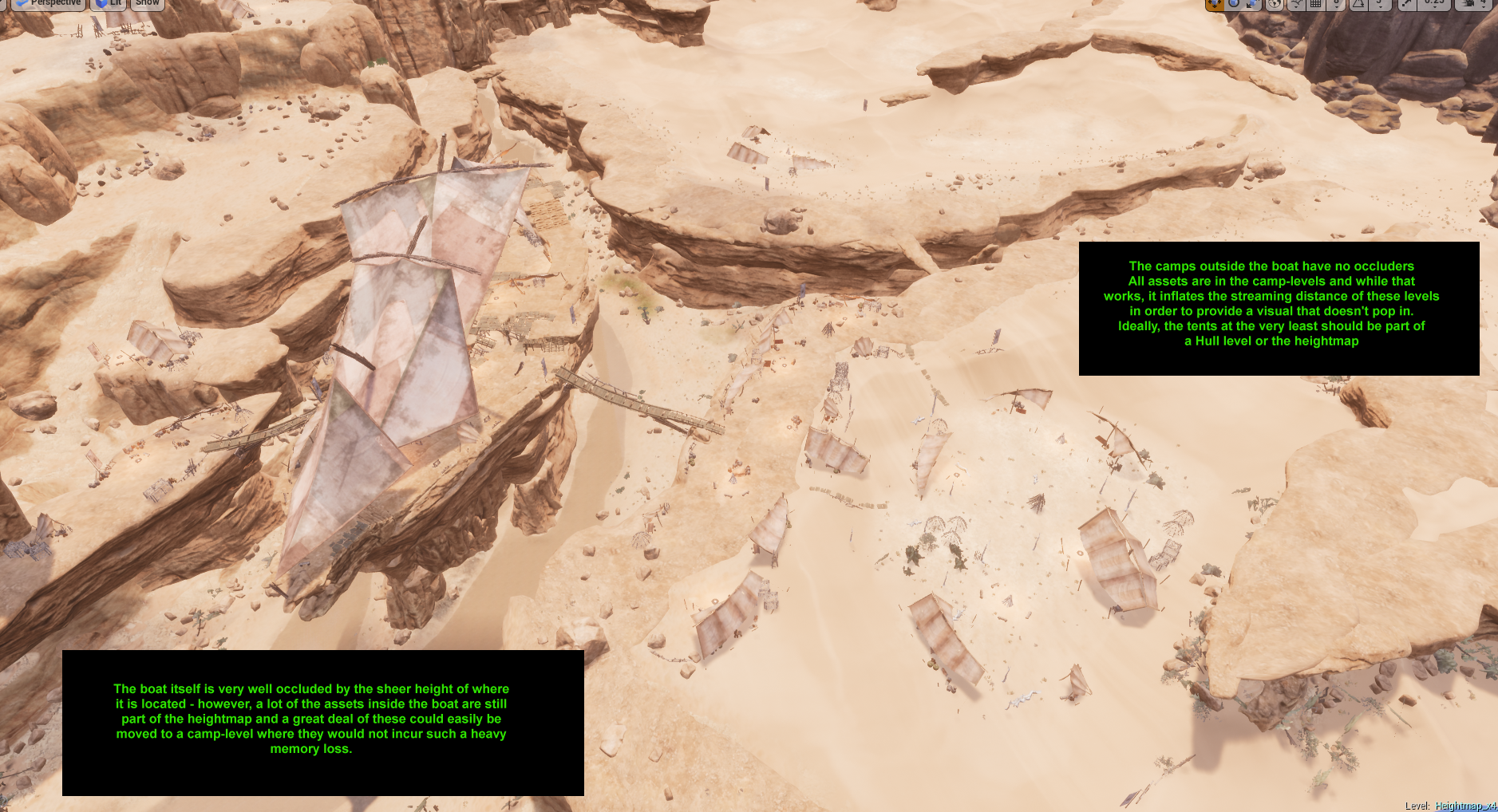This screenshot has height=812, width=1498.
Task: Open the Perspective viewport type dropdown
Action: (48, 4)
